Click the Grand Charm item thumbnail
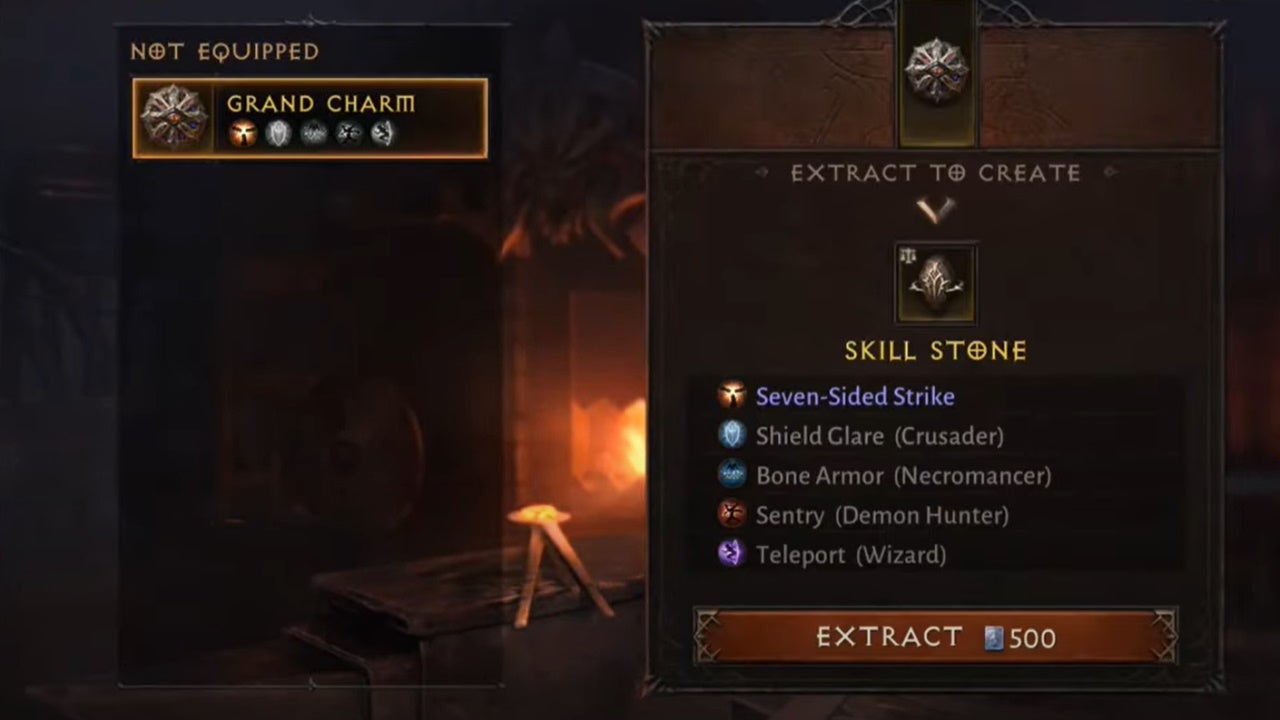Image resolution: width=1280 pixels, height=720 pixels. 173,118
